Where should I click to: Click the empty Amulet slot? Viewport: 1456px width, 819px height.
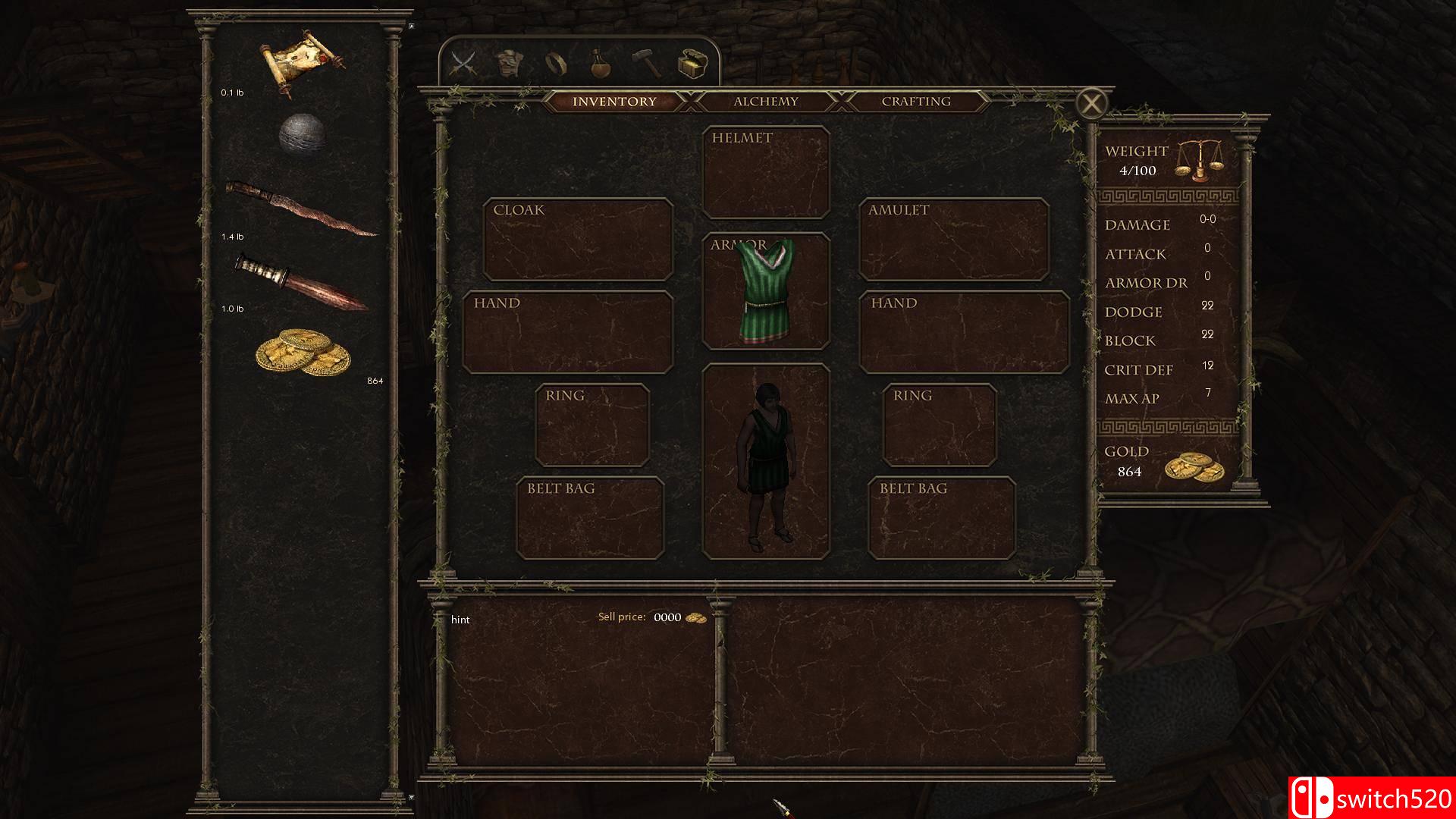pyautogui.click(x=953, y=240)
